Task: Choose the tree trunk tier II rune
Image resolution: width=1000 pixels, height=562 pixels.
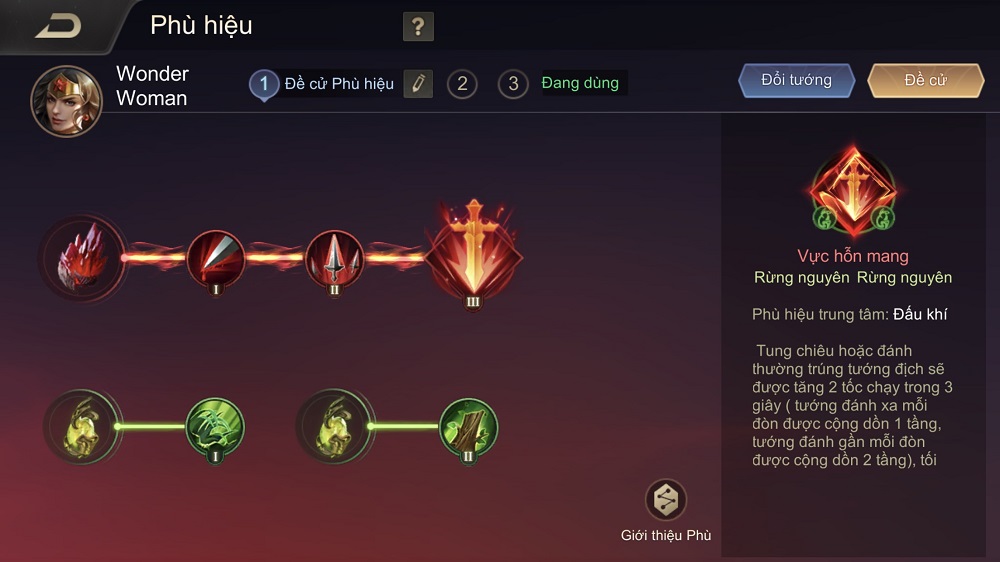Action: pyautogui.click(x=468, y=427)
